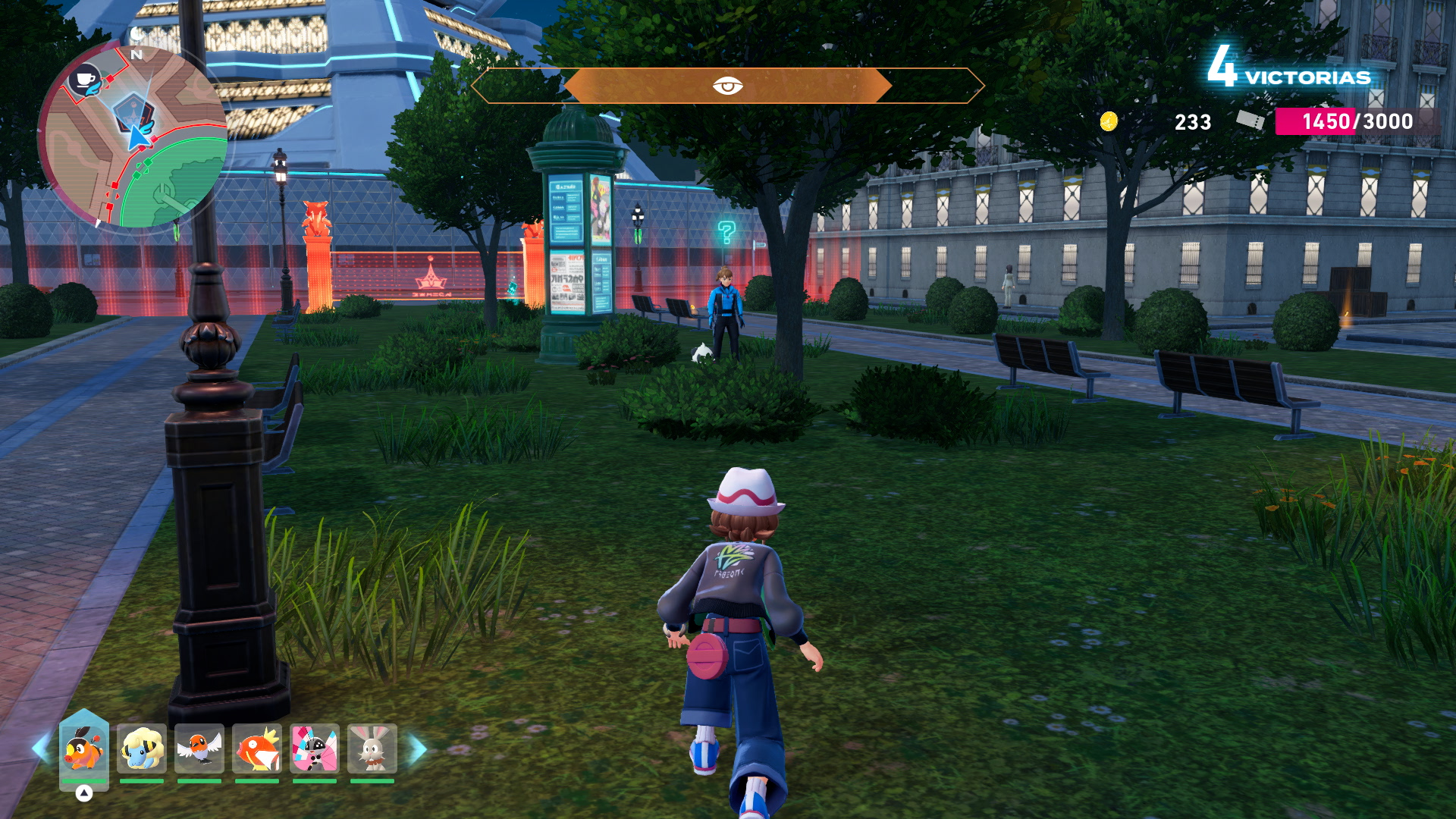Click the ticket icon by the points bar
Image resolution: width=1456 pixels, height=819 pixels.
pyautogui.click(x=1250, y=121)
